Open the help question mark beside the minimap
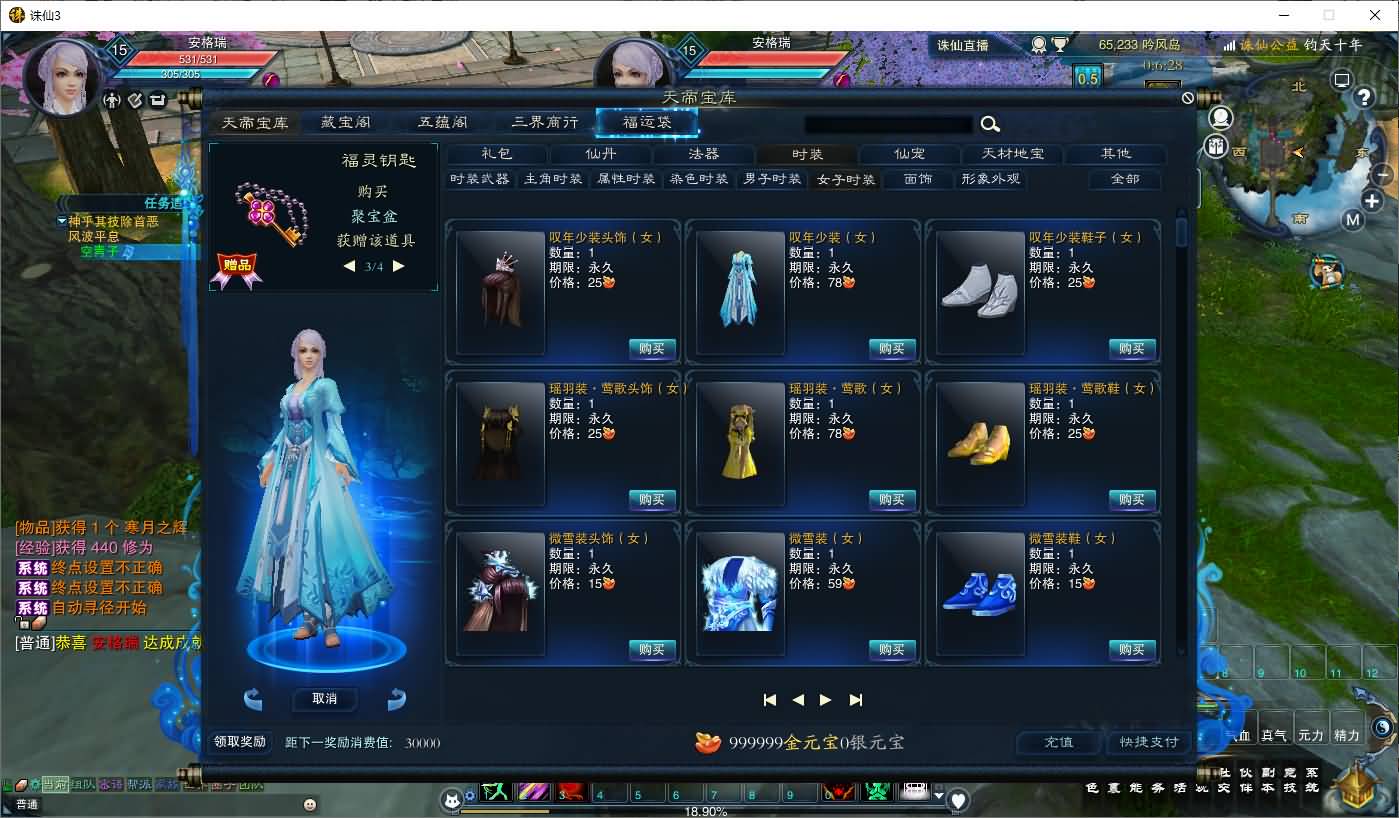 pyautogui.click(x=1365, y=98)
